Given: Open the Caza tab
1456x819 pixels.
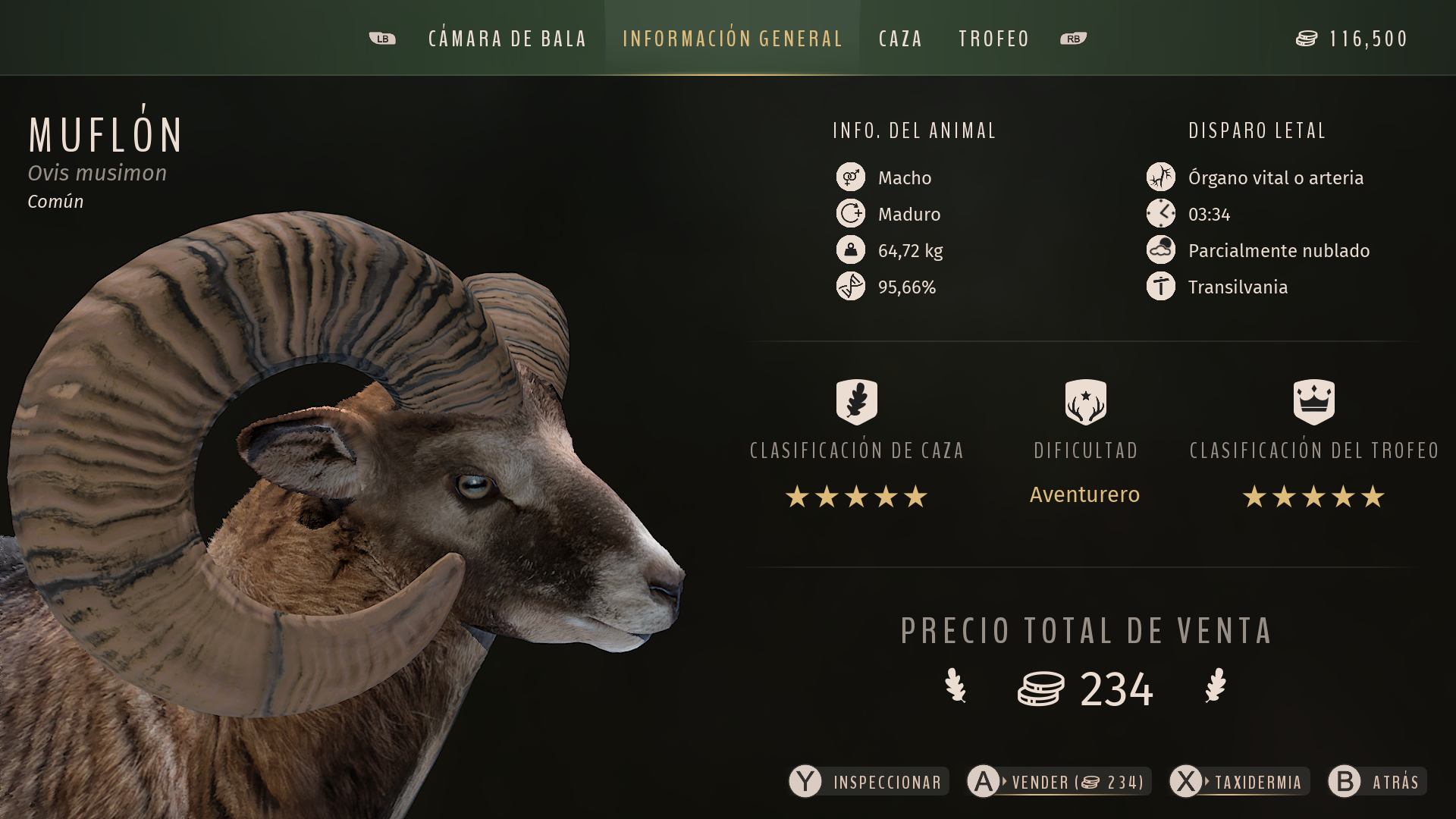Looking at the screenshot, I should (900, 39).
